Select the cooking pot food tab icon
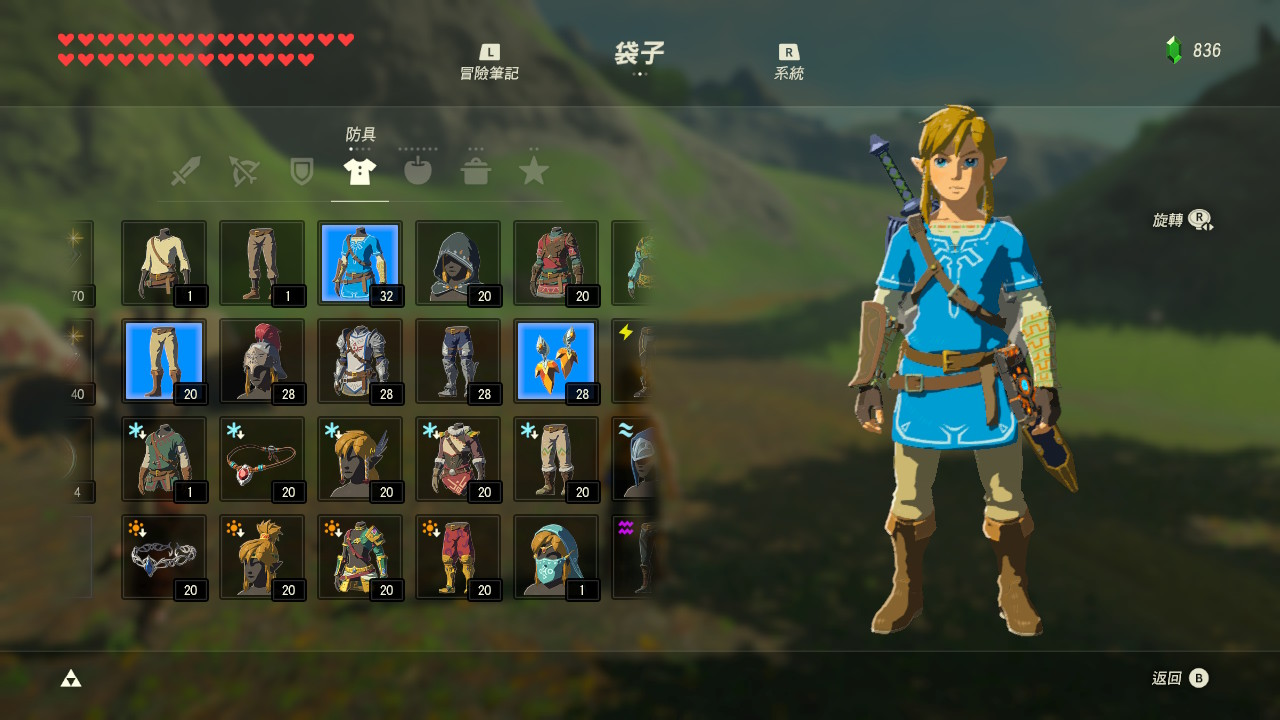The height and width of the screenshot is (720, 1280). click(x=476, y=170)
